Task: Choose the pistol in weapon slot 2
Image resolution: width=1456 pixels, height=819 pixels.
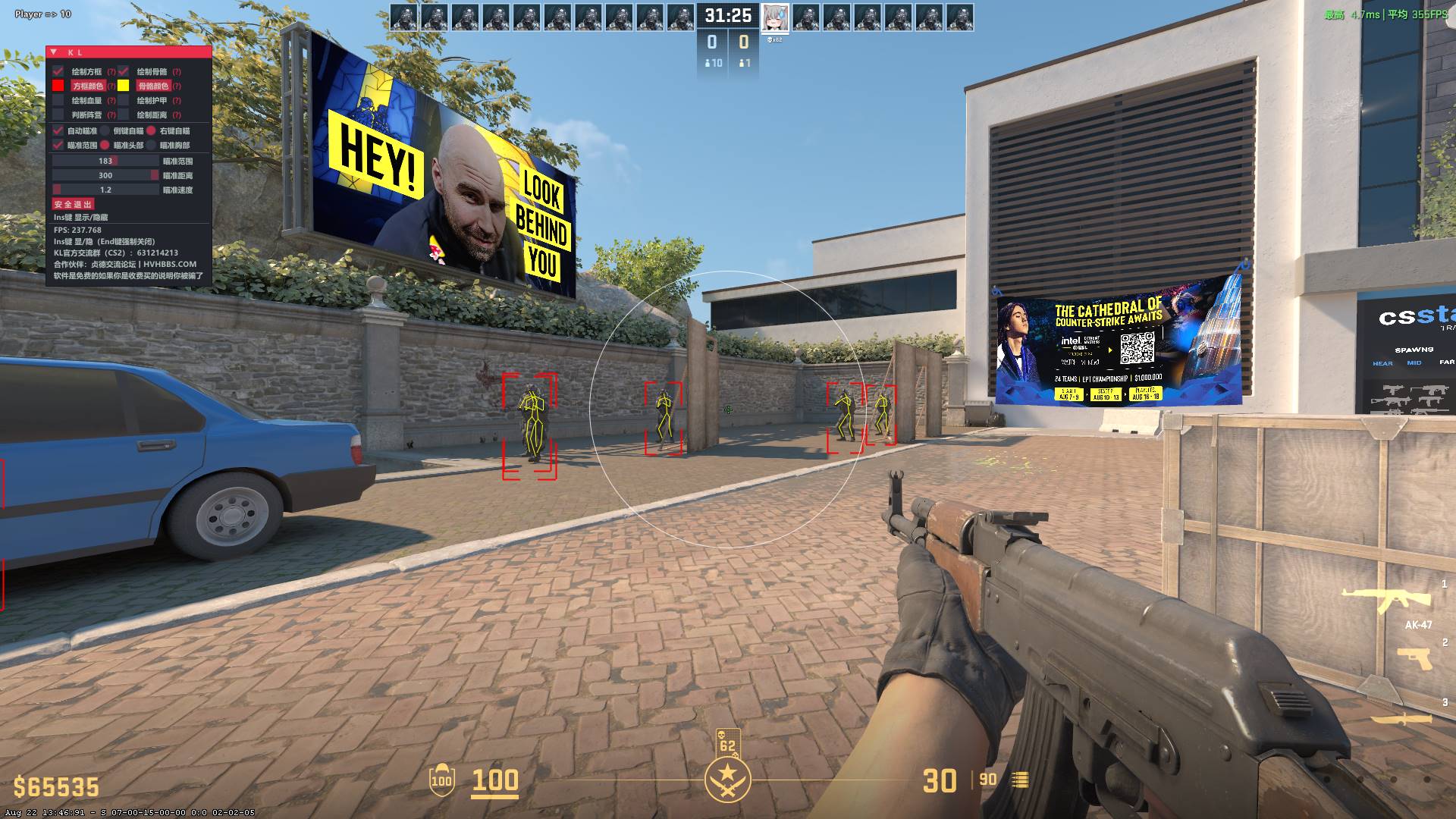Action: [x=1414, y=658]
